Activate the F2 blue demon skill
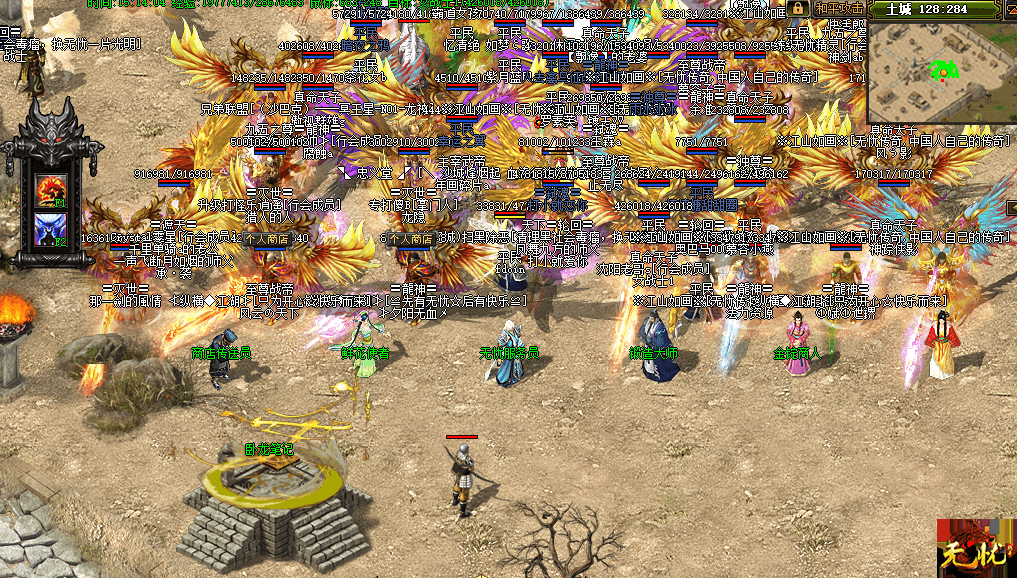1017x578 pixels. coord(50,228)
